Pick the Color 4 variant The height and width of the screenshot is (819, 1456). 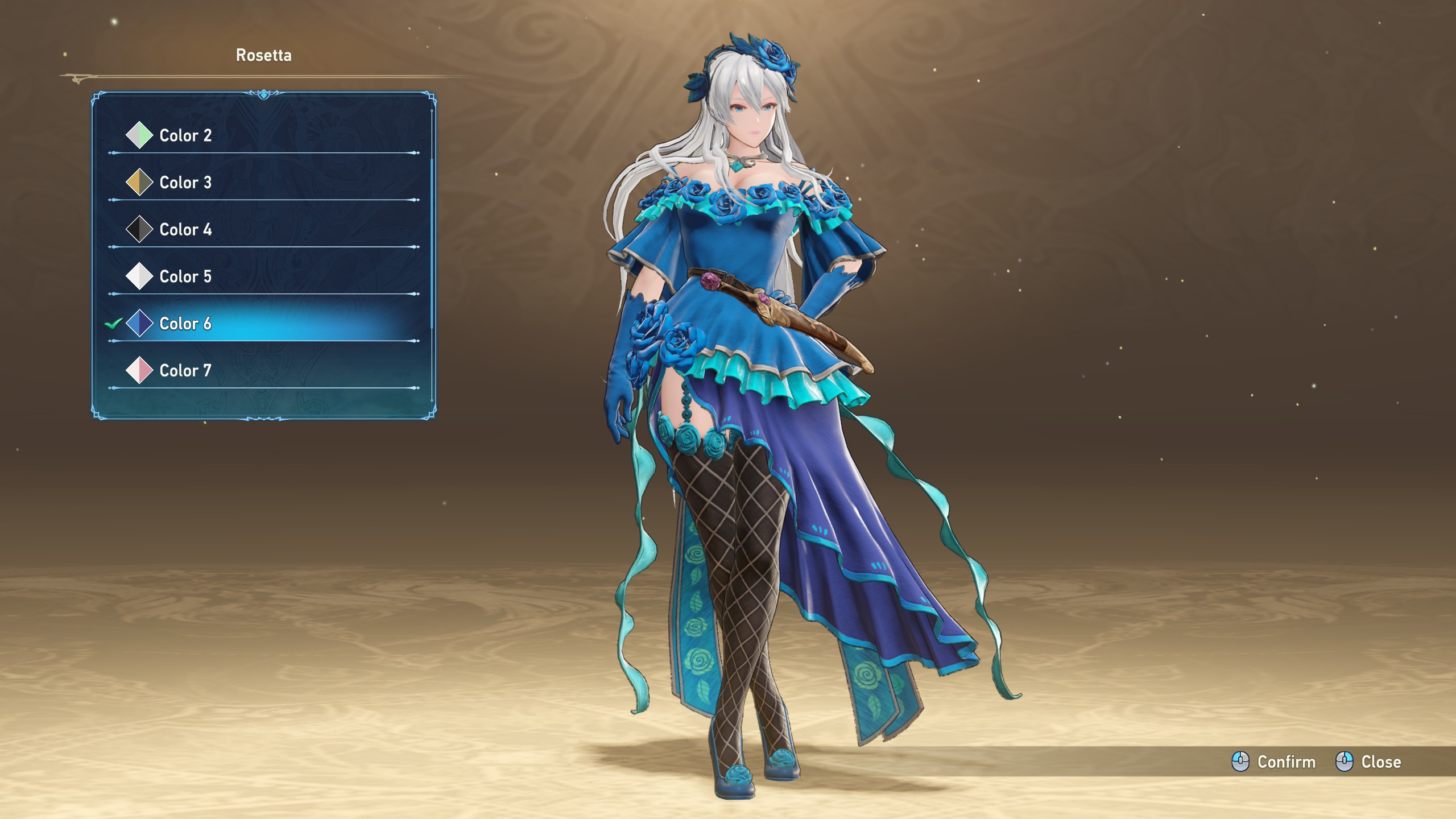pyautogui.click(x=185, y=230)
